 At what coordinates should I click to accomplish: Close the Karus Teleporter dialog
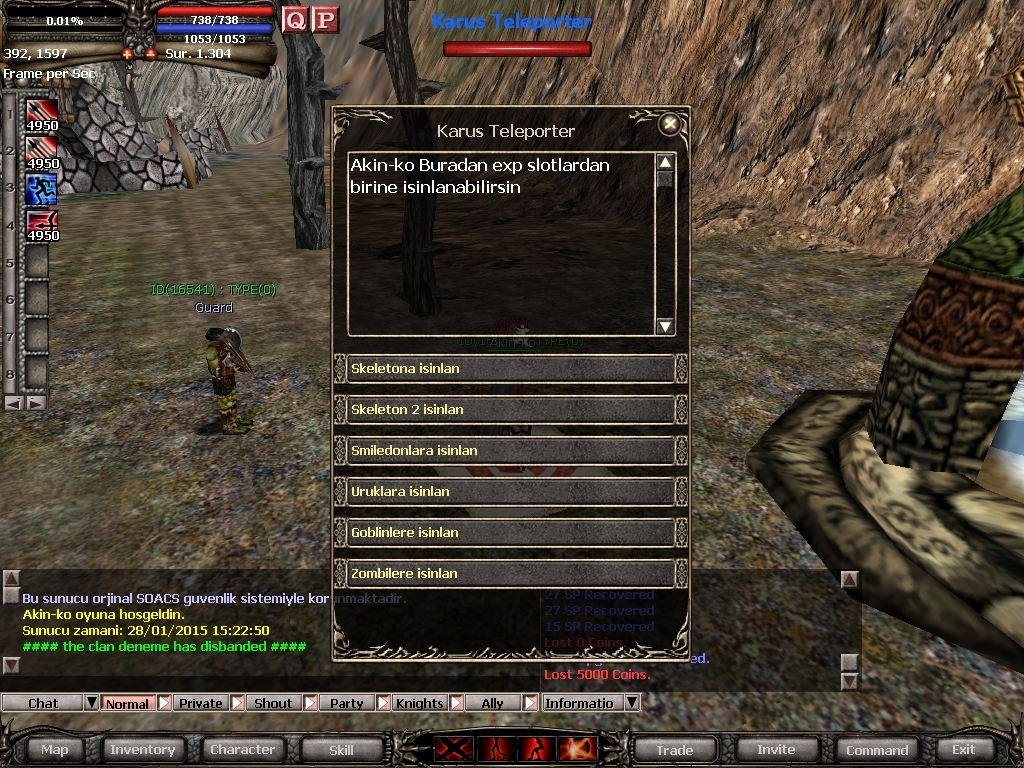(670, 124)
